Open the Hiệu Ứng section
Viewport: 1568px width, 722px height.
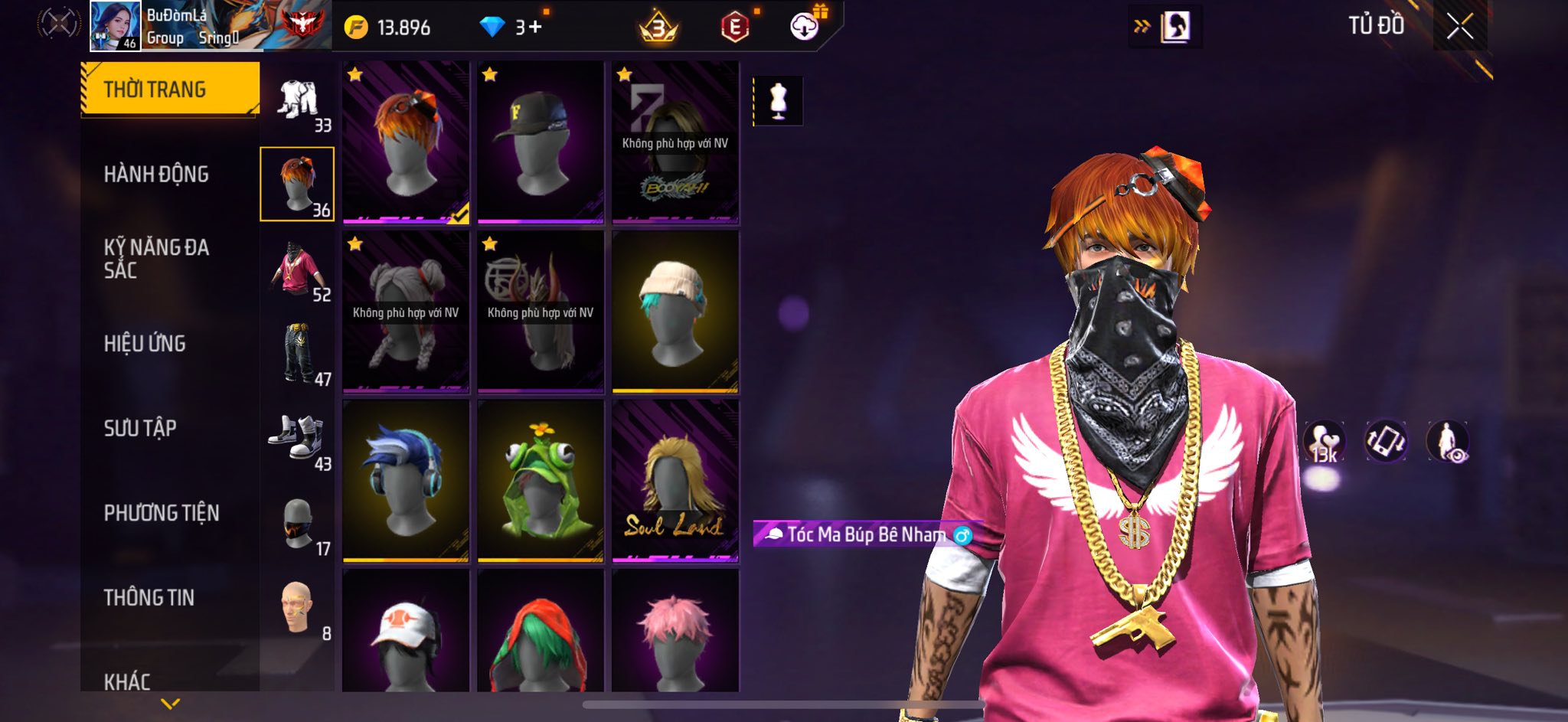click(x=145, y=344)
